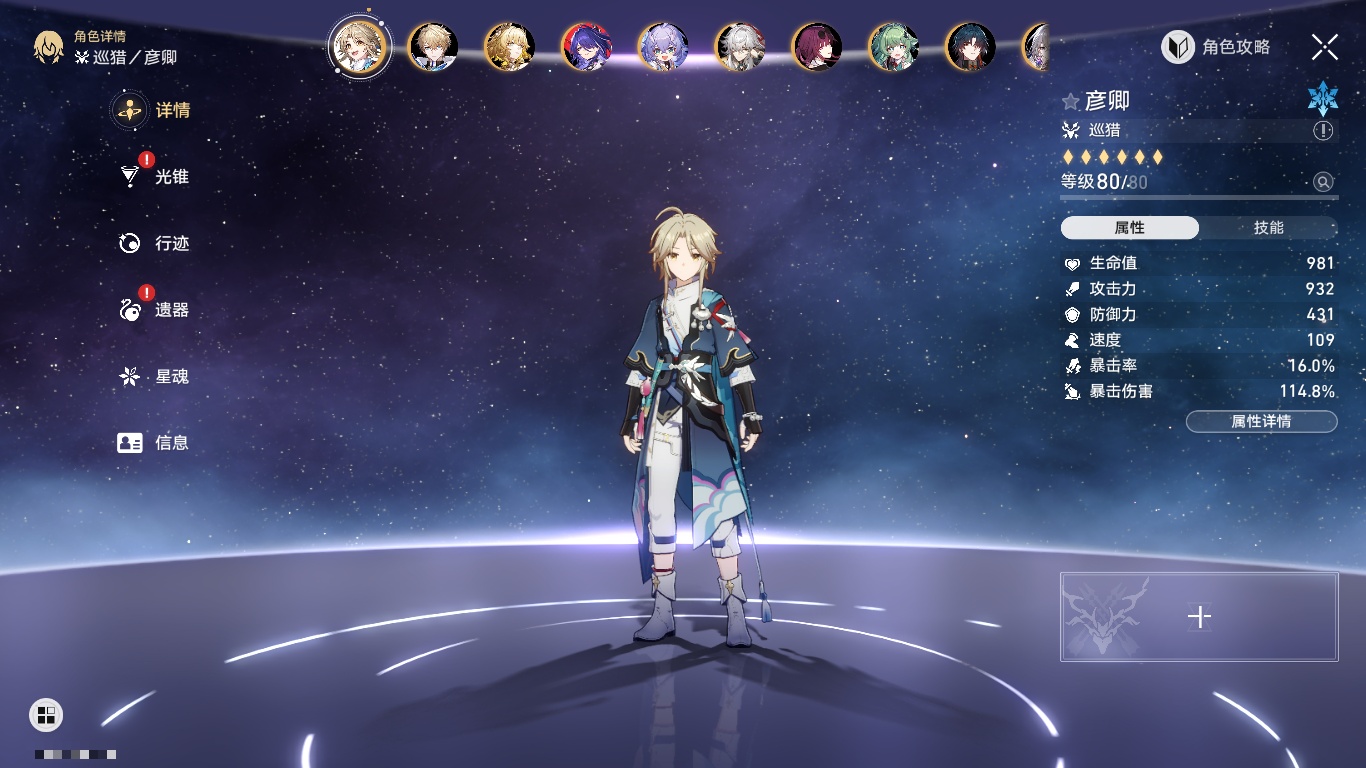Image resolution: width=1366 pixels, height=768 pixels.
Task: Select the purple-haired character portrait with red background
Action: 587,47
